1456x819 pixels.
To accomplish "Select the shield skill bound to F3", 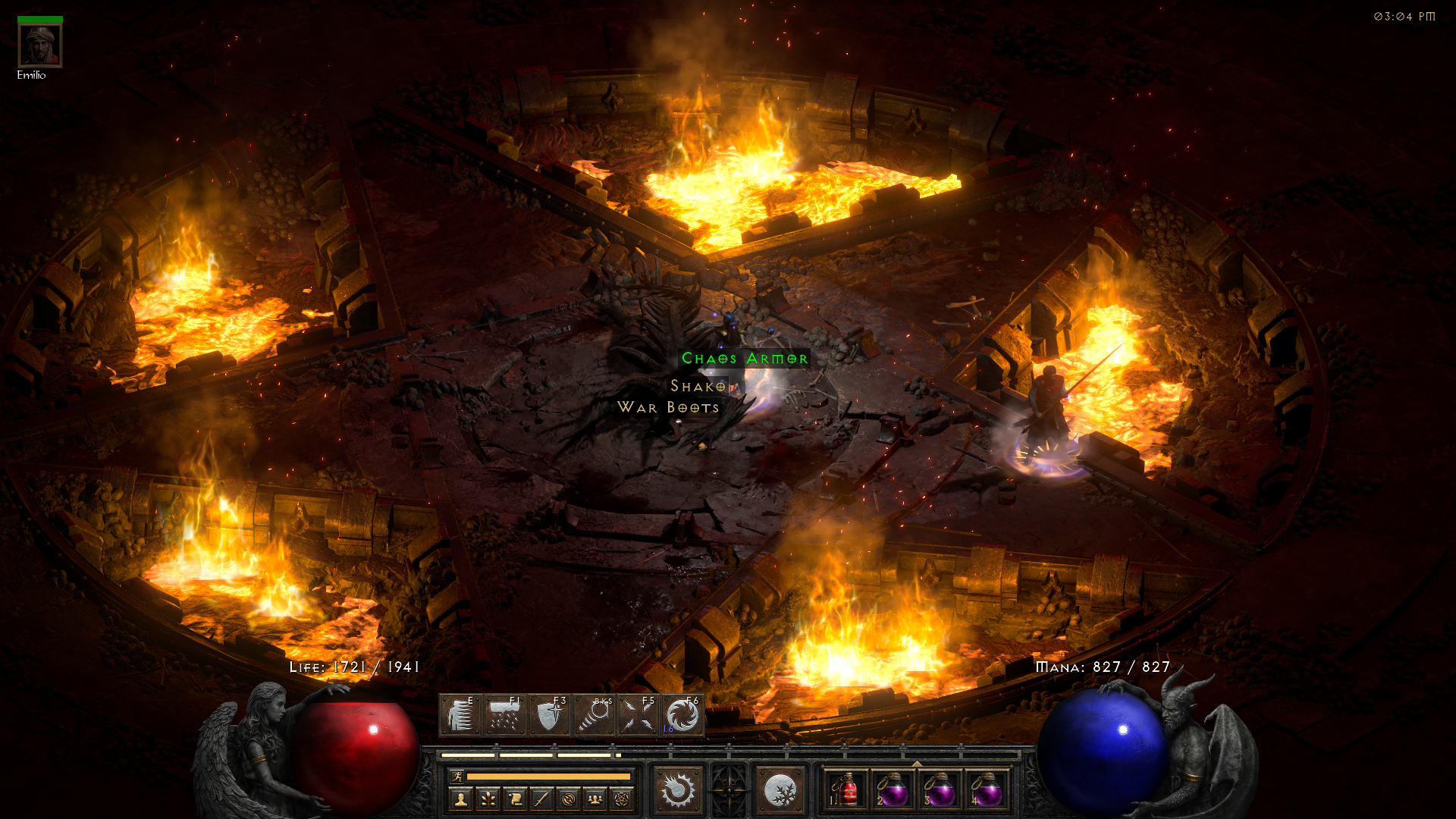I will pyautogui.click(x=549, y=715).
